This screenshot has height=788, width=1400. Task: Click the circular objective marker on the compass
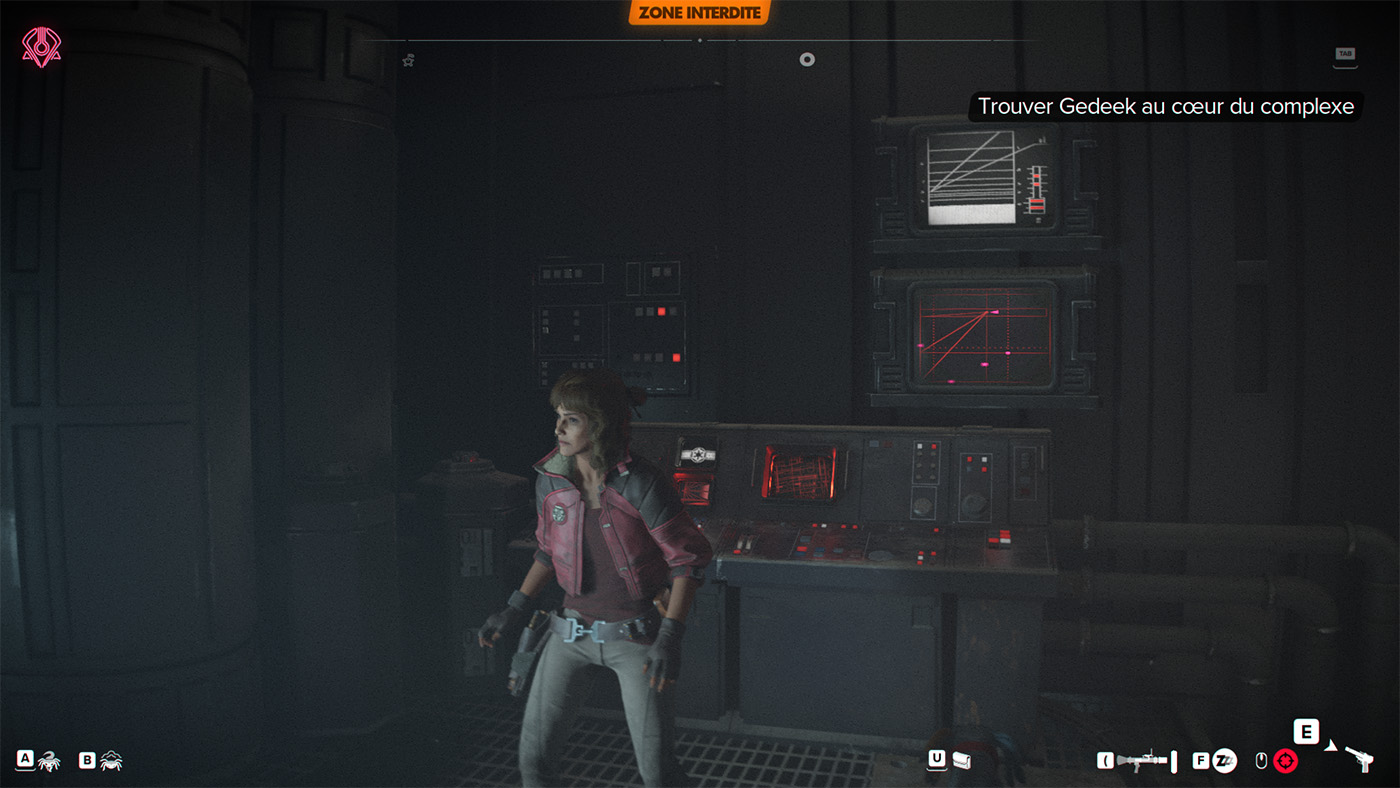click(x=807, y=60)
